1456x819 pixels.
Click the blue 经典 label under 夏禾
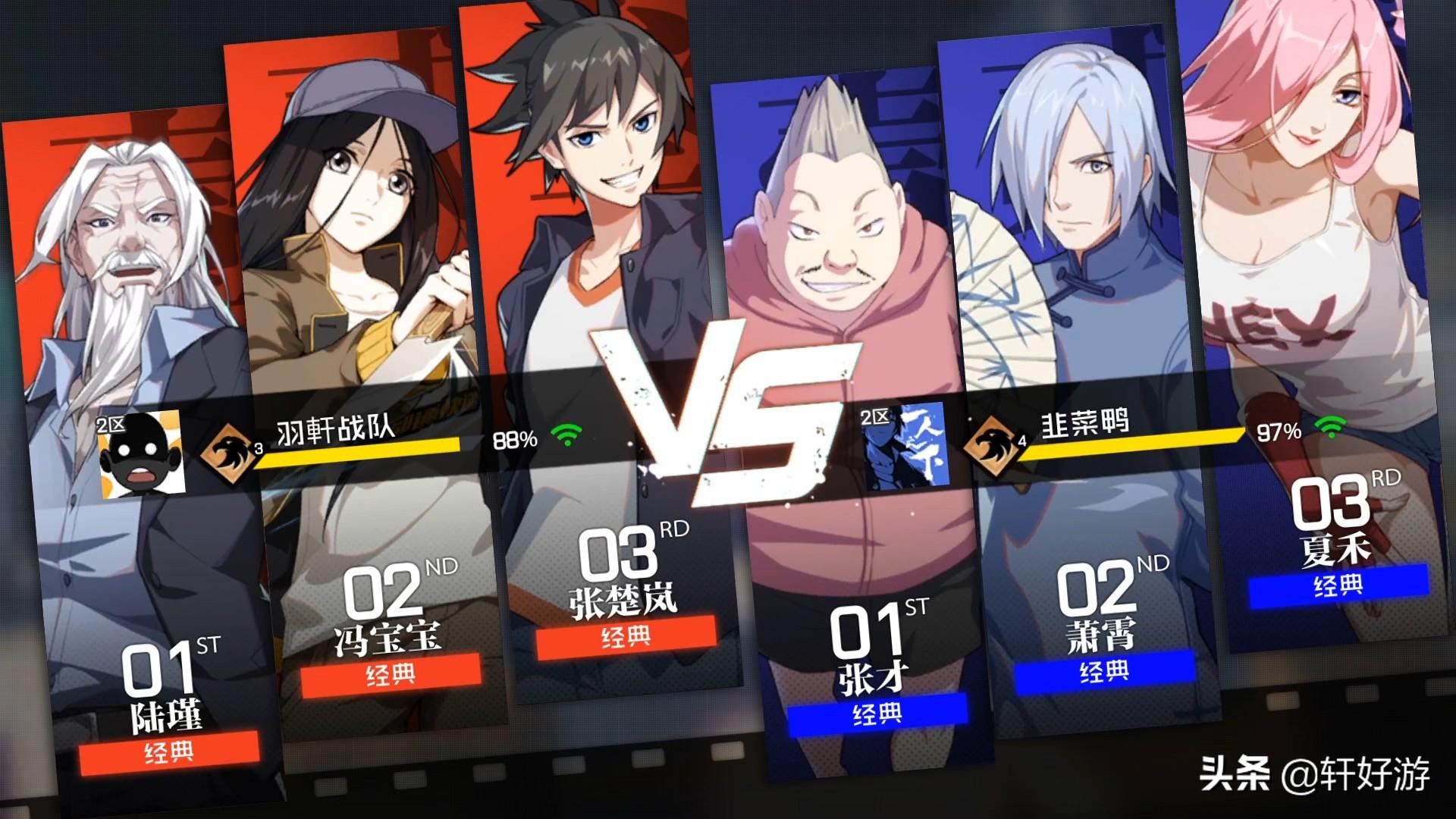1338,585
